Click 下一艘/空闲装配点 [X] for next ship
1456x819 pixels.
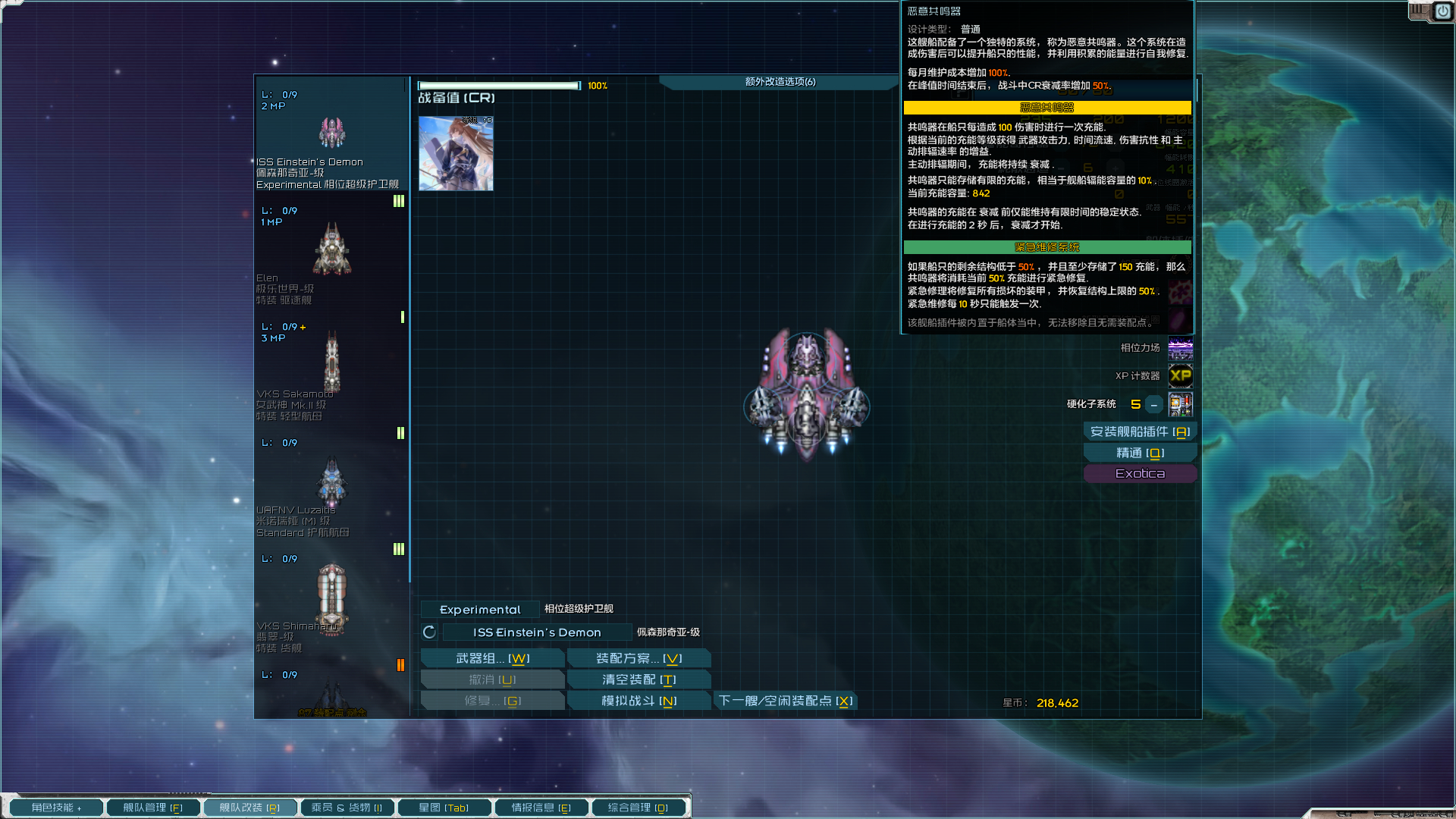785,701
